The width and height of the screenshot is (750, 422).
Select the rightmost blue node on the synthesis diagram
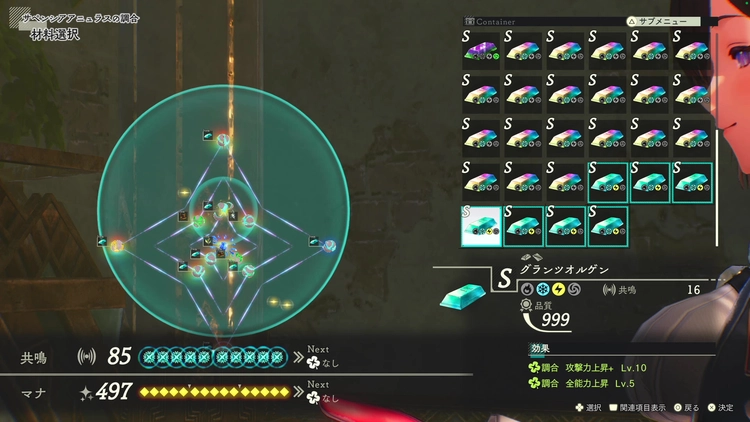coord(329,245)
